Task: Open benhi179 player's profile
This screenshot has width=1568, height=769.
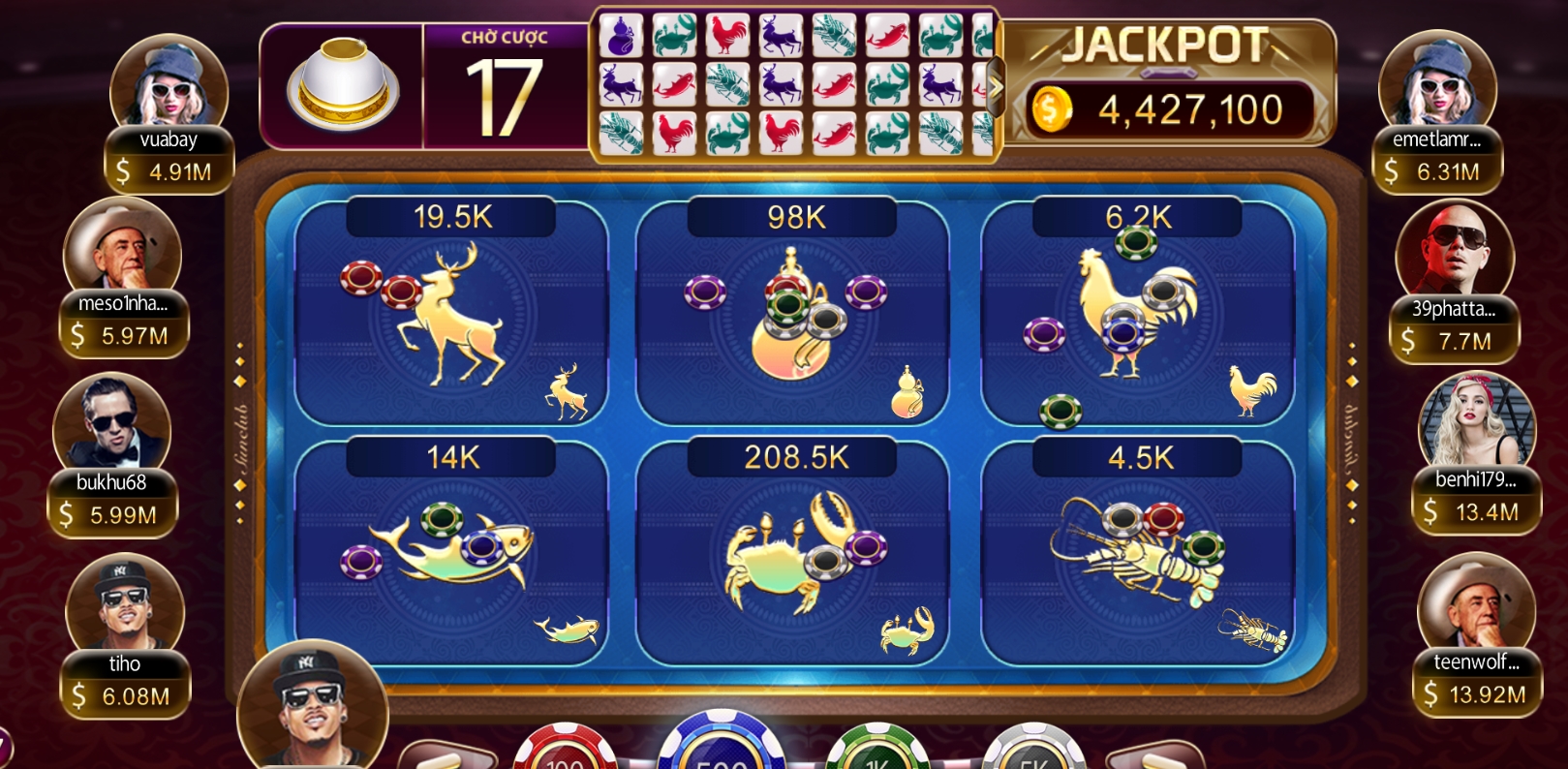Action: 1476,424
